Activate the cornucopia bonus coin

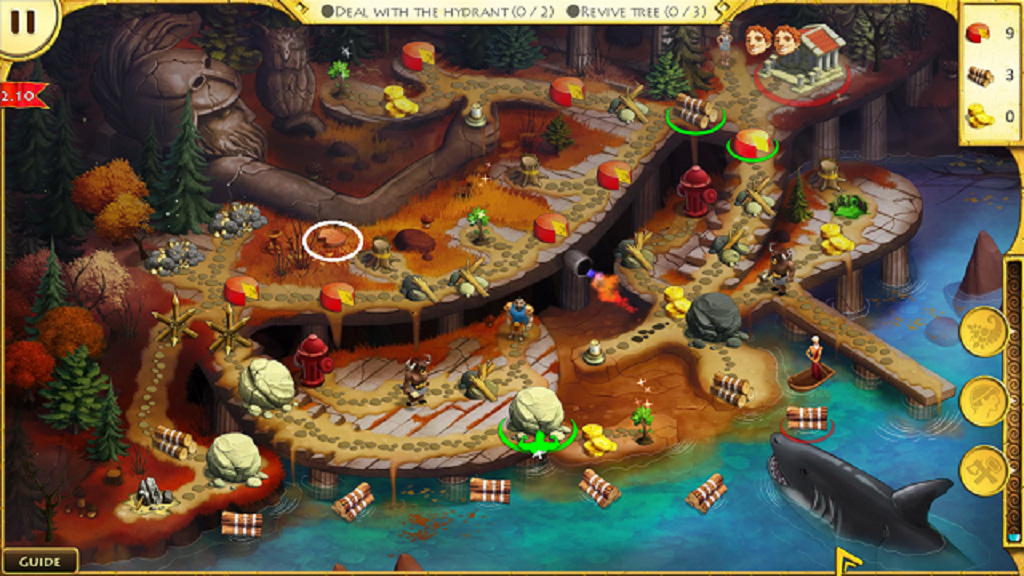click(982, 332)
